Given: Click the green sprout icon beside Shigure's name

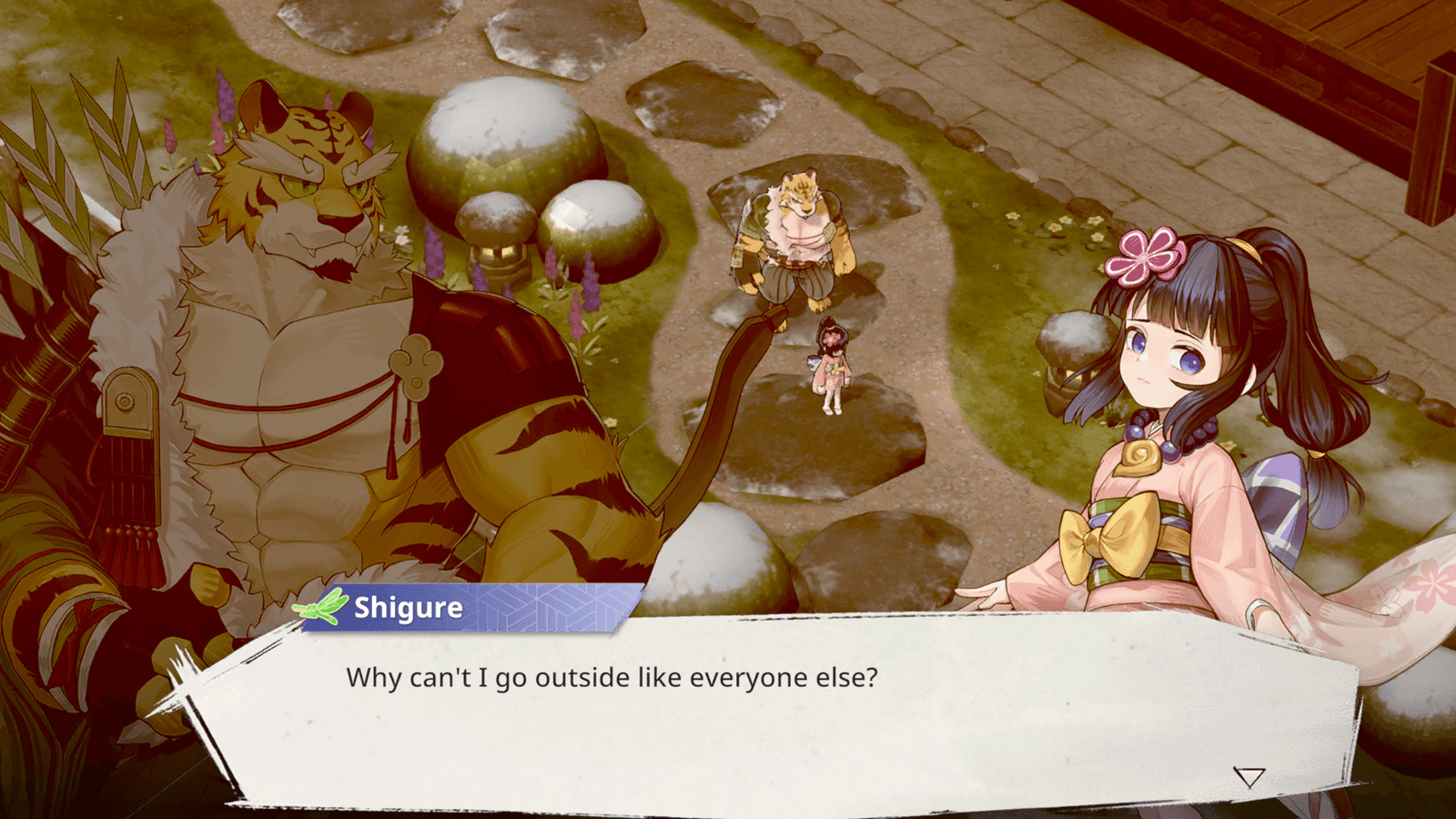Looking at the screenshot, I should (x=323, y=604).
